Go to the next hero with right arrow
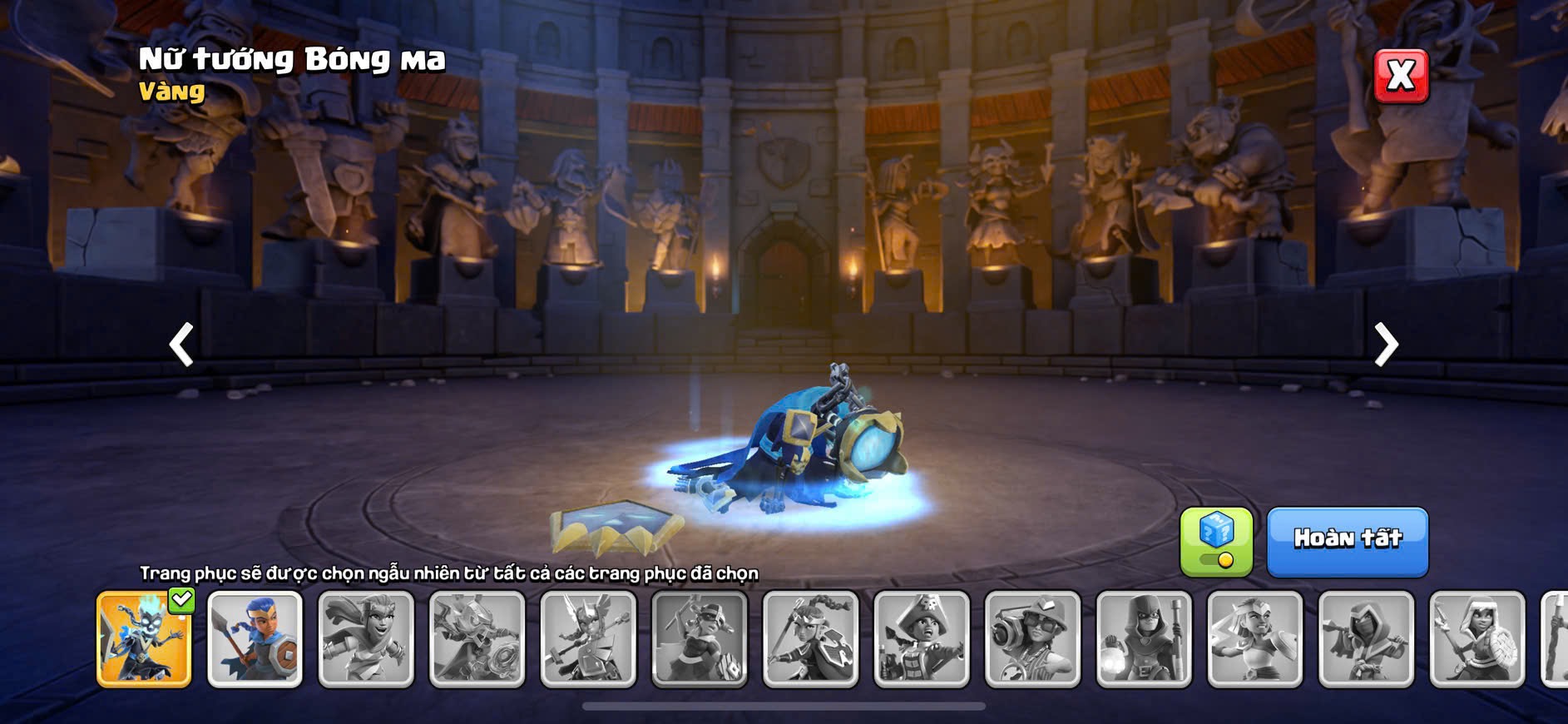 click(x=1385, y=344)
